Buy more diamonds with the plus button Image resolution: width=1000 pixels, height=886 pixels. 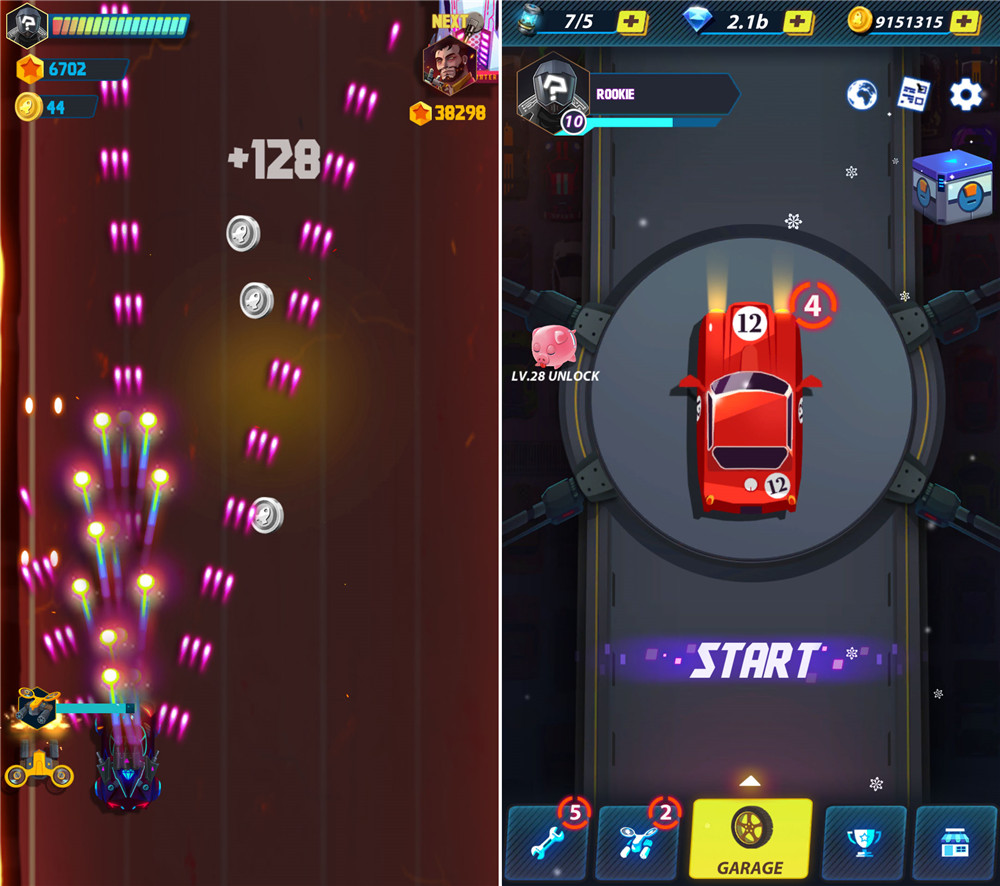pyautogui.click(x=797, y=21)
